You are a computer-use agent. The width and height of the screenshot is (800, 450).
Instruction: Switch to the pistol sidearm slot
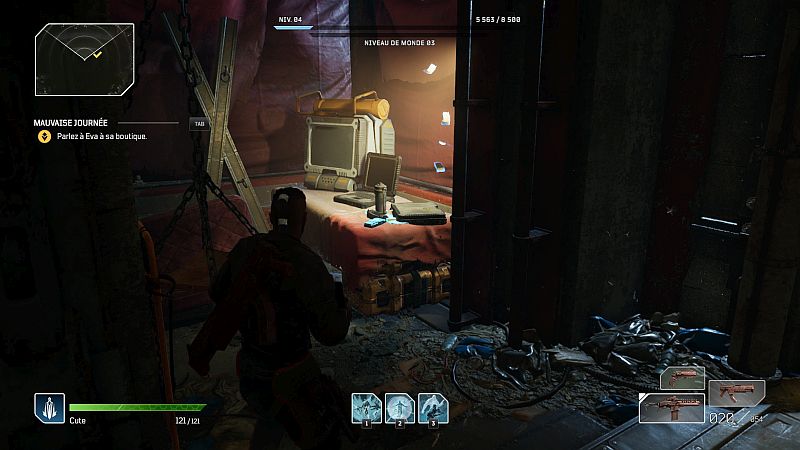pos(681,378)
